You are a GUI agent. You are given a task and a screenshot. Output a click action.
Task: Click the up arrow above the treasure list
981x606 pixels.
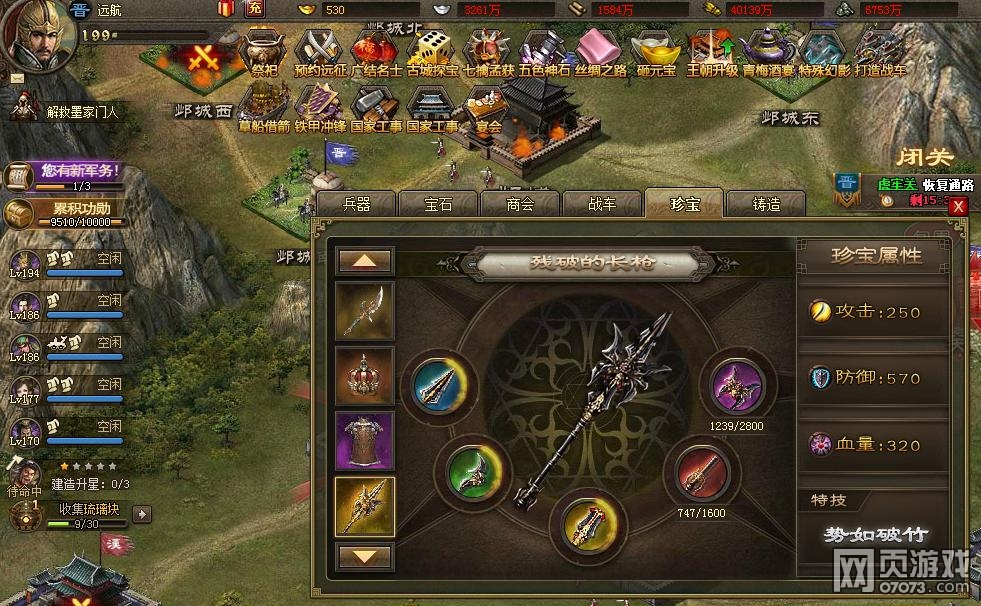[365, 261]
